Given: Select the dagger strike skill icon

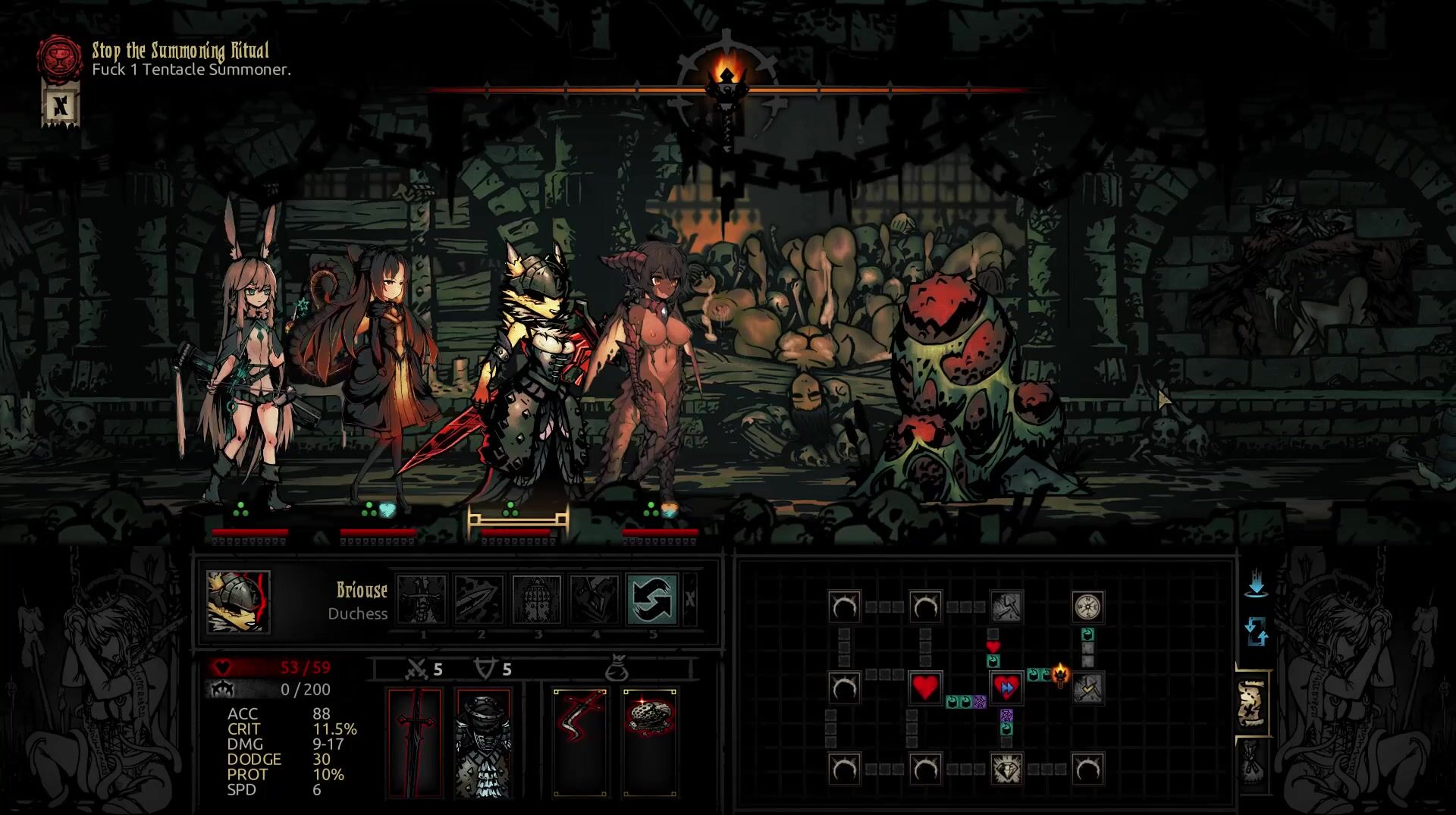Looking at the screenshot, I should coord(479,599).
